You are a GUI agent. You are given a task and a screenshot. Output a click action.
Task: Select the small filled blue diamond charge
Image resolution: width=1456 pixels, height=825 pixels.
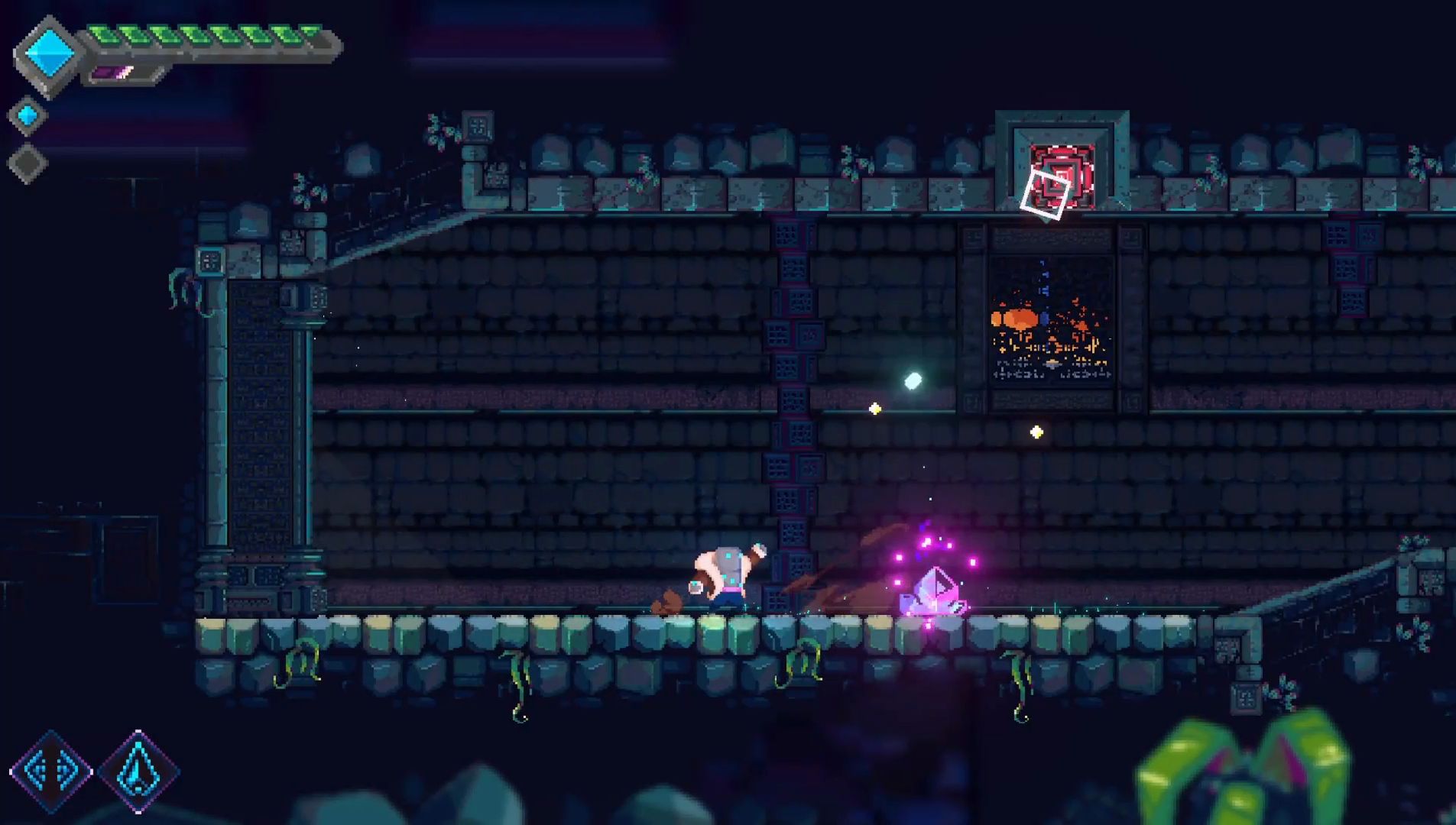(28, 115)
